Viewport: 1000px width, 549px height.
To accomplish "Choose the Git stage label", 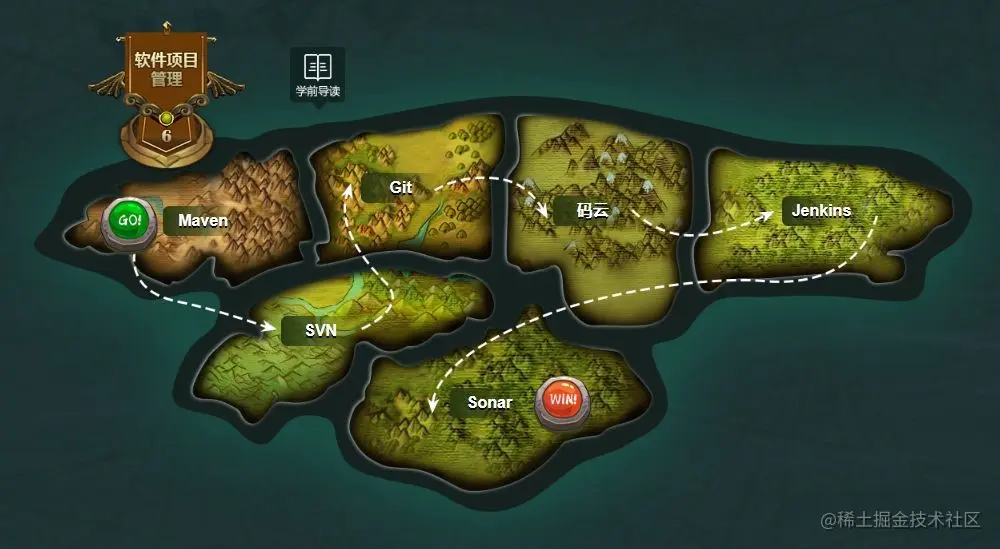I will (401, 187).
